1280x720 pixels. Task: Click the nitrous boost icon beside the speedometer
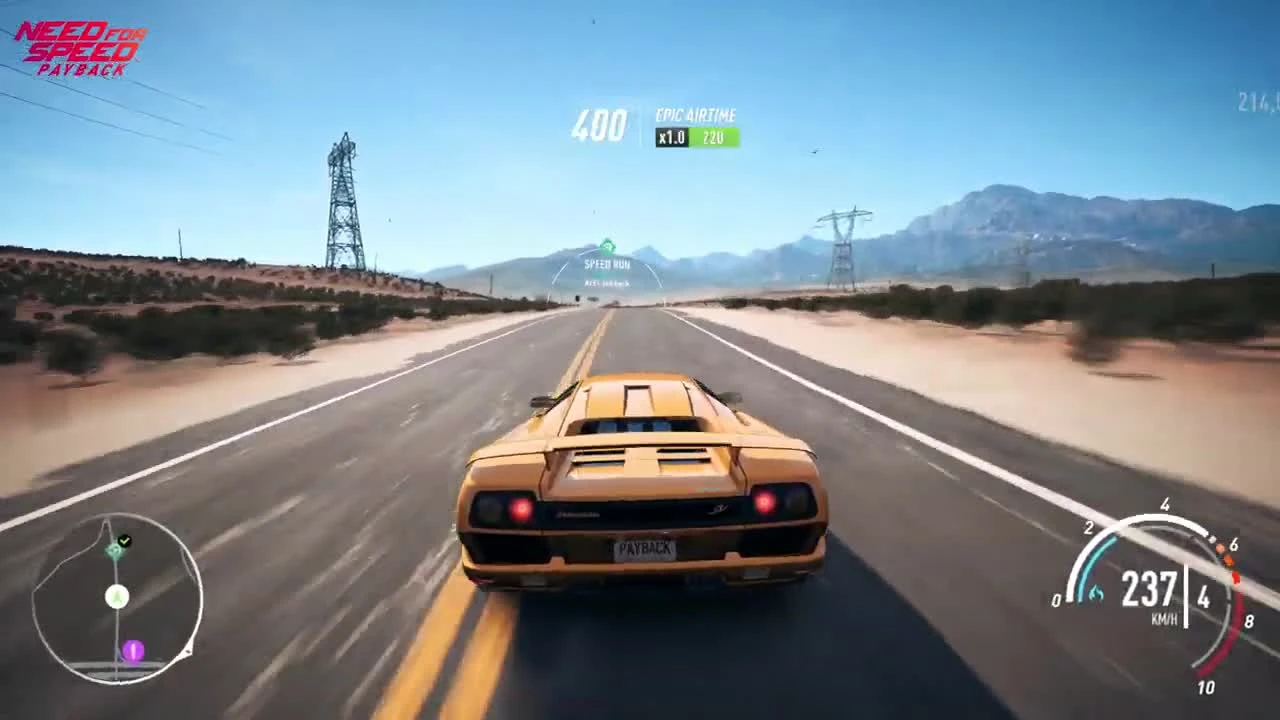1095,594
